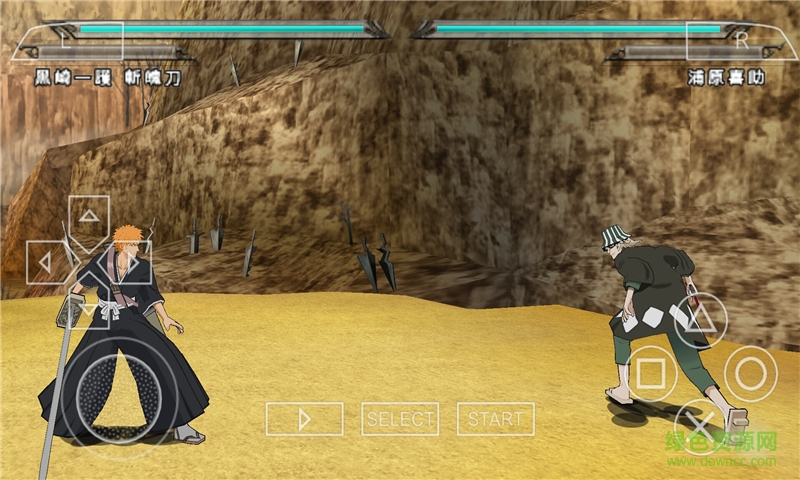Tap the D-pad up arrow

pyautogui.click(x=89, y=217)
